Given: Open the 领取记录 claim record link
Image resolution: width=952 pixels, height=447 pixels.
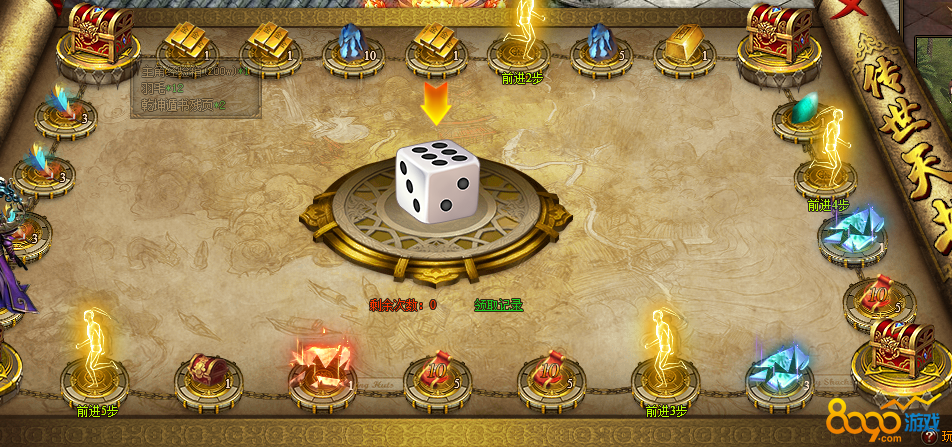Looking at the screenshot, I should click(x=498, y=304).
